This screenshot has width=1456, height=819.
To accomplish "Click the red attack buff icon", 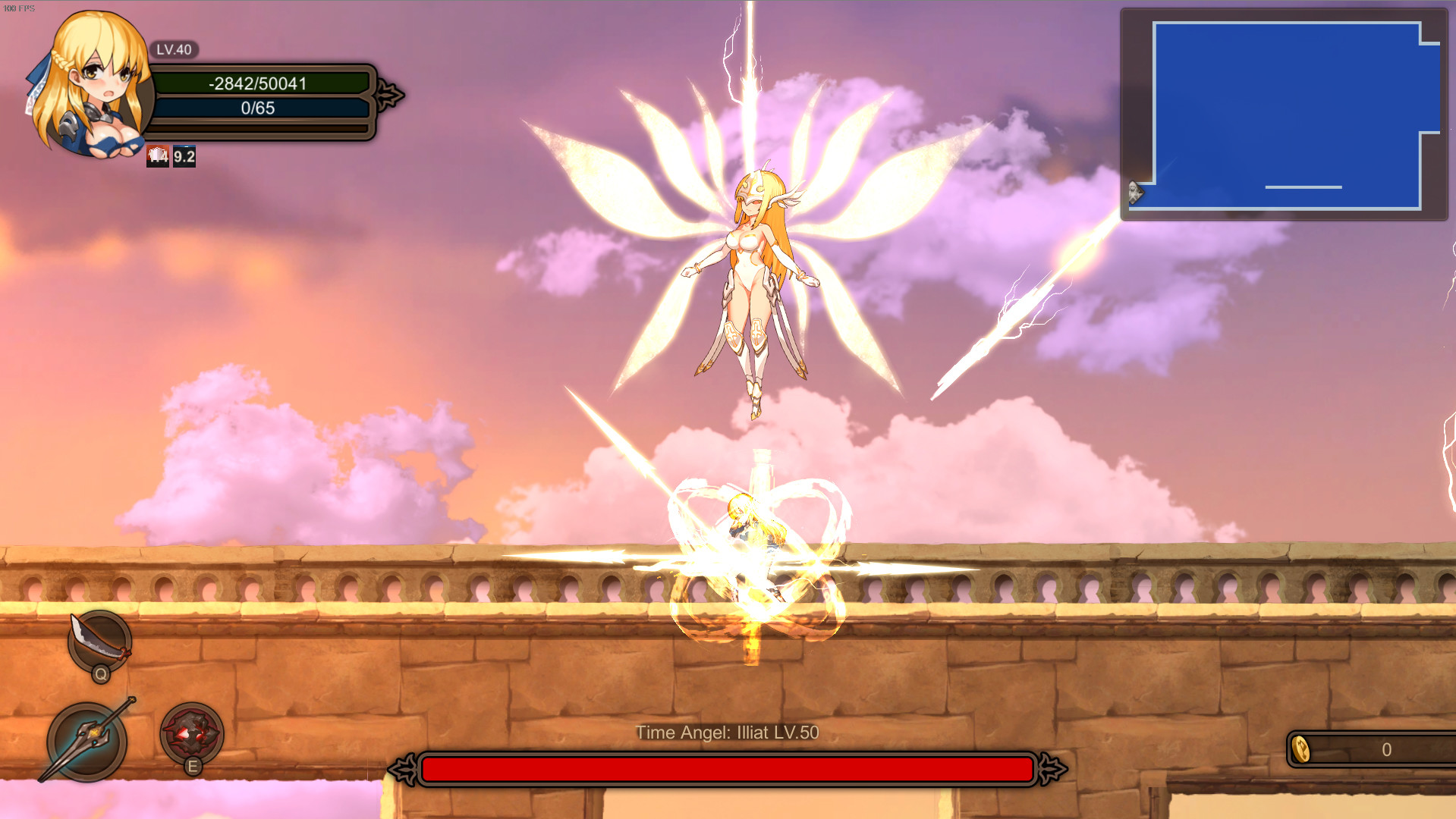I will [159, 157].
